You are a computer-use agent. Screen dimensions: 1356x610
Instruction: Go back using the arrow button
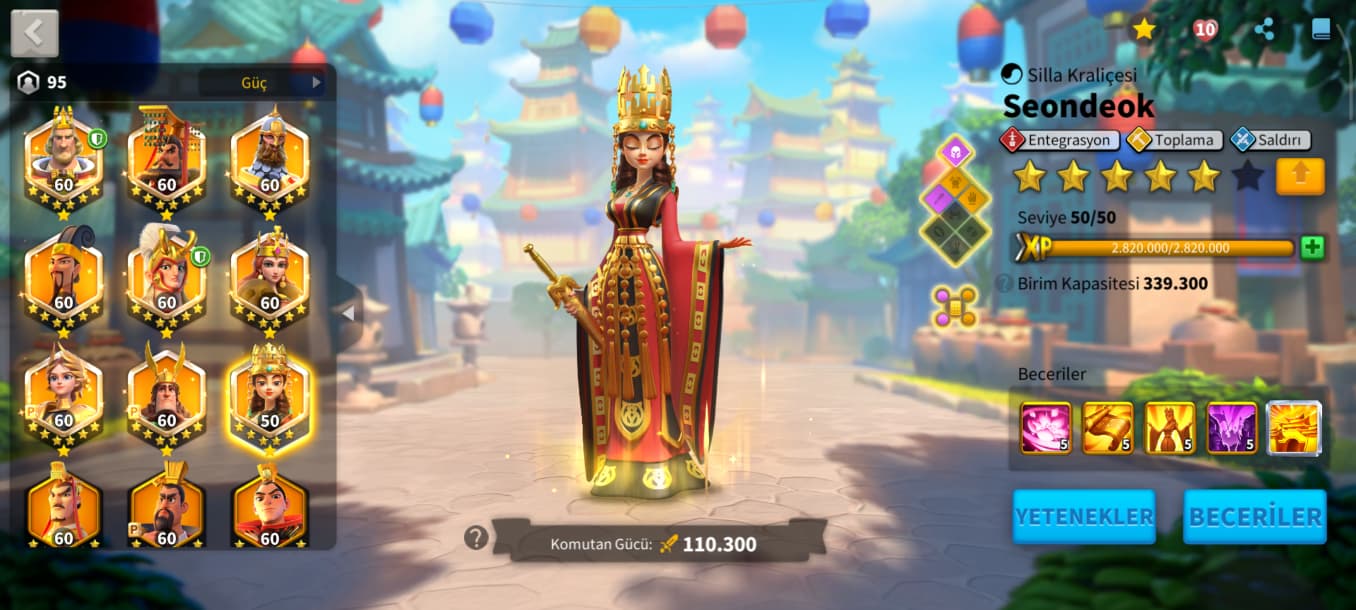(x=34, y=33)
